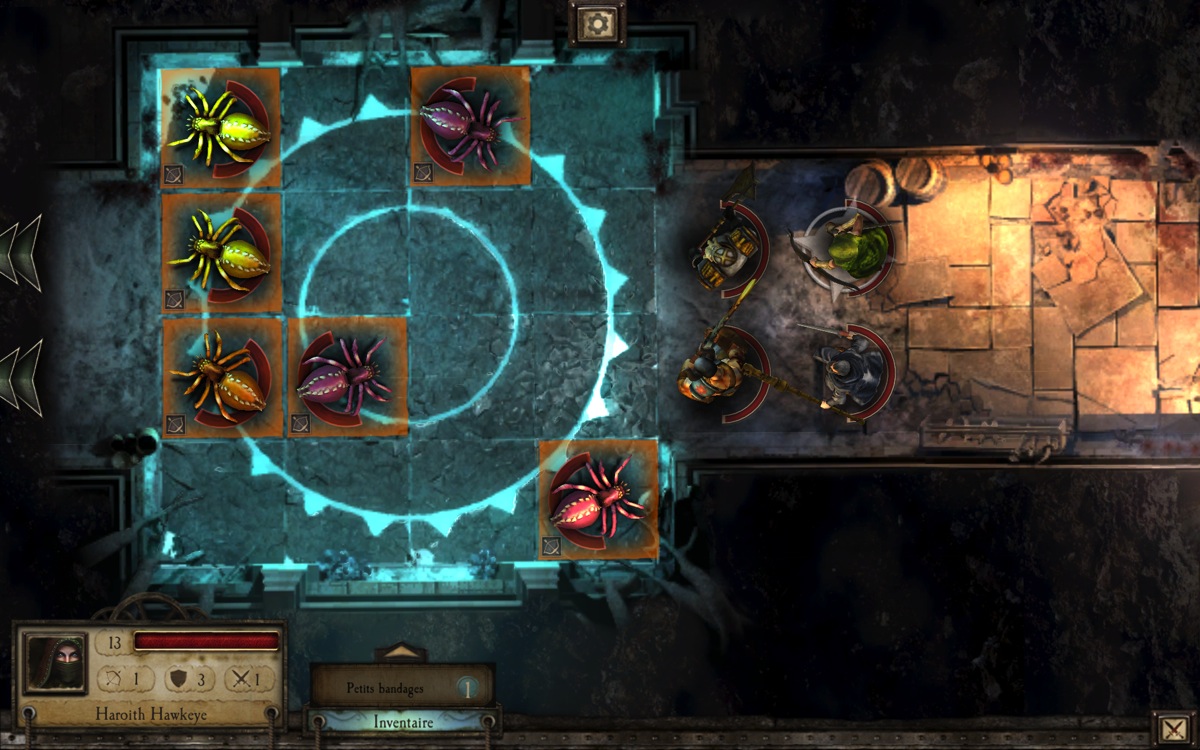
Task: Click Haroith Hawkeye's hooded portrait
Action: point(56,663)
